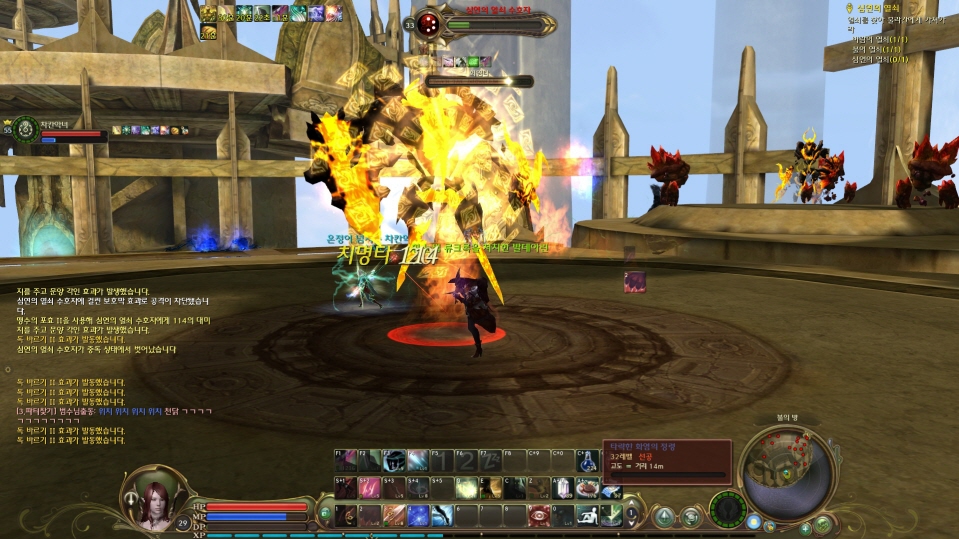Use the blue potion flask hotbar slot
The height and width of the screenshot is (539, 959).
588,461
